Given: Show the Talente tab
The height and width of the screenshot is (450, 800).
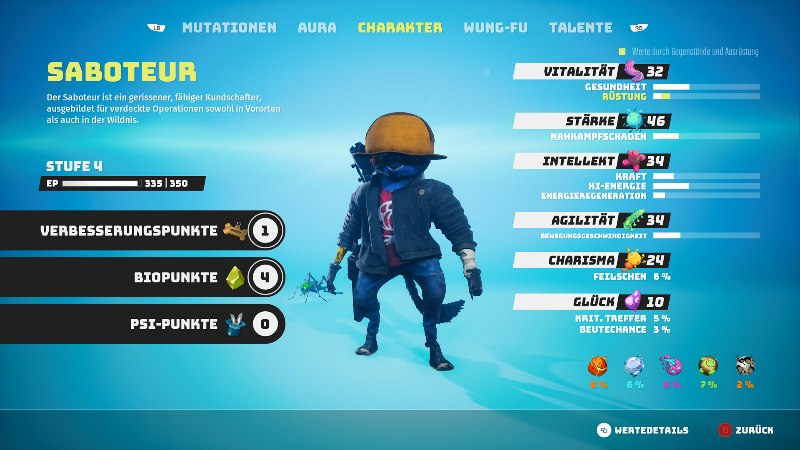Looking at the screenshot, I should pos(581,28).
